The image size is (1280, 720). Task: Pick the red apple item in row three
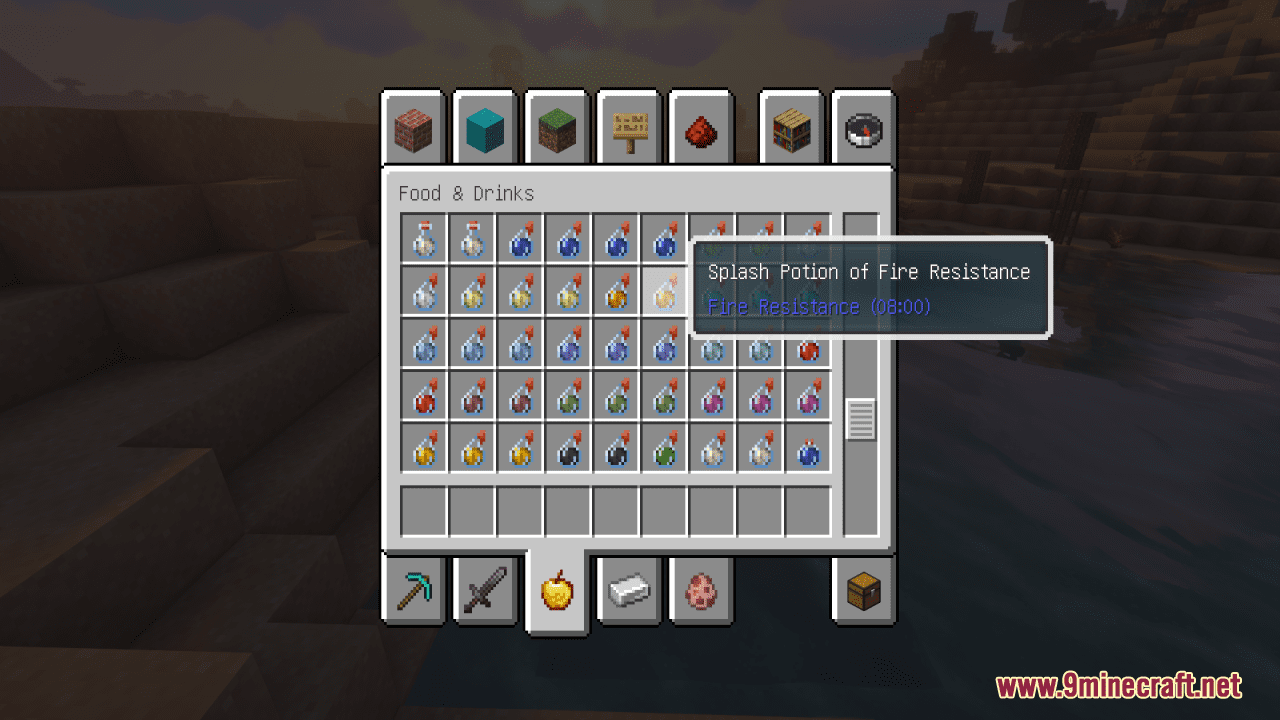point(807,350)
